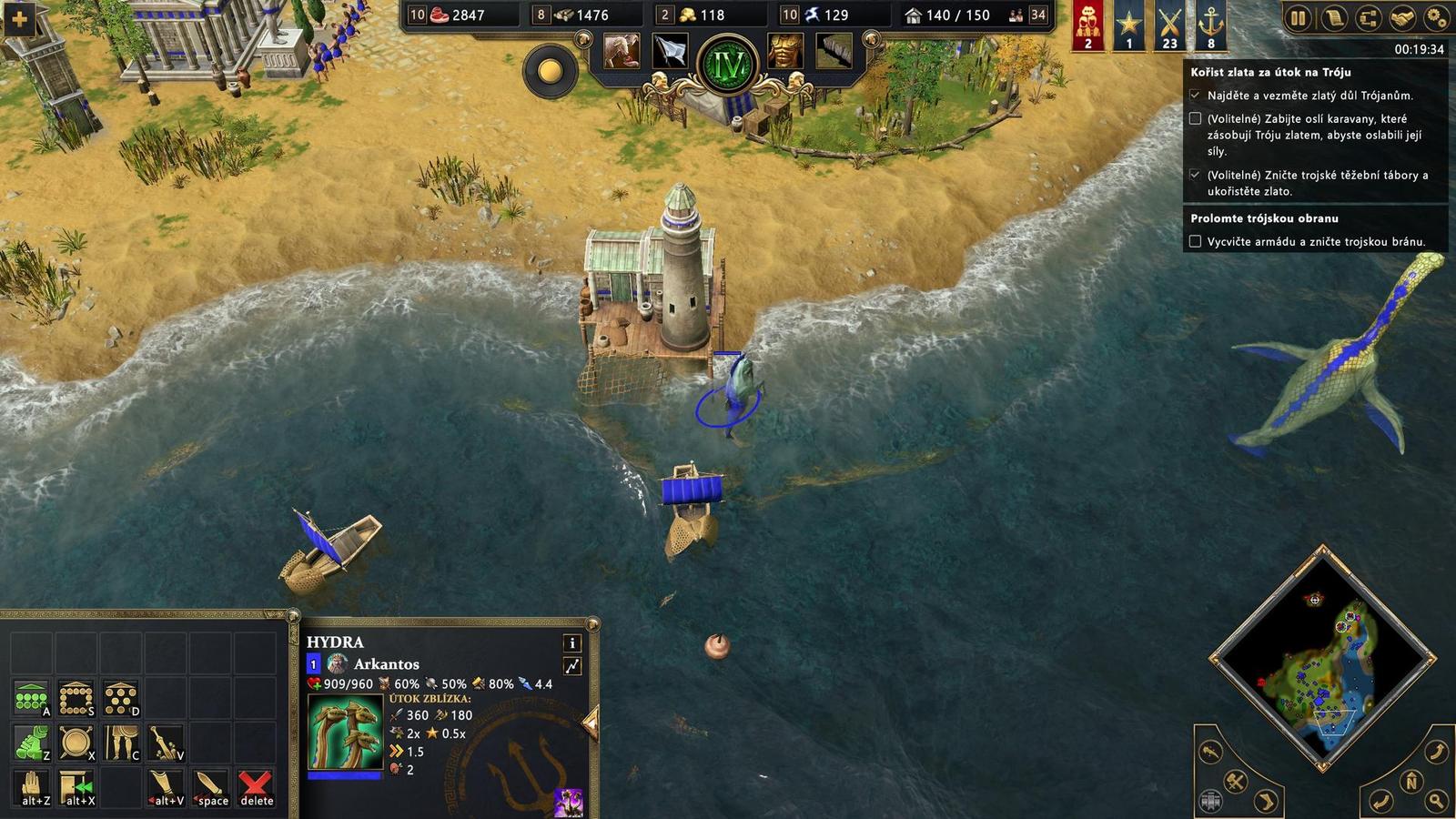Reset camera north using the N compass icon
1456x819 pixels.
[x=1410, y=783]
